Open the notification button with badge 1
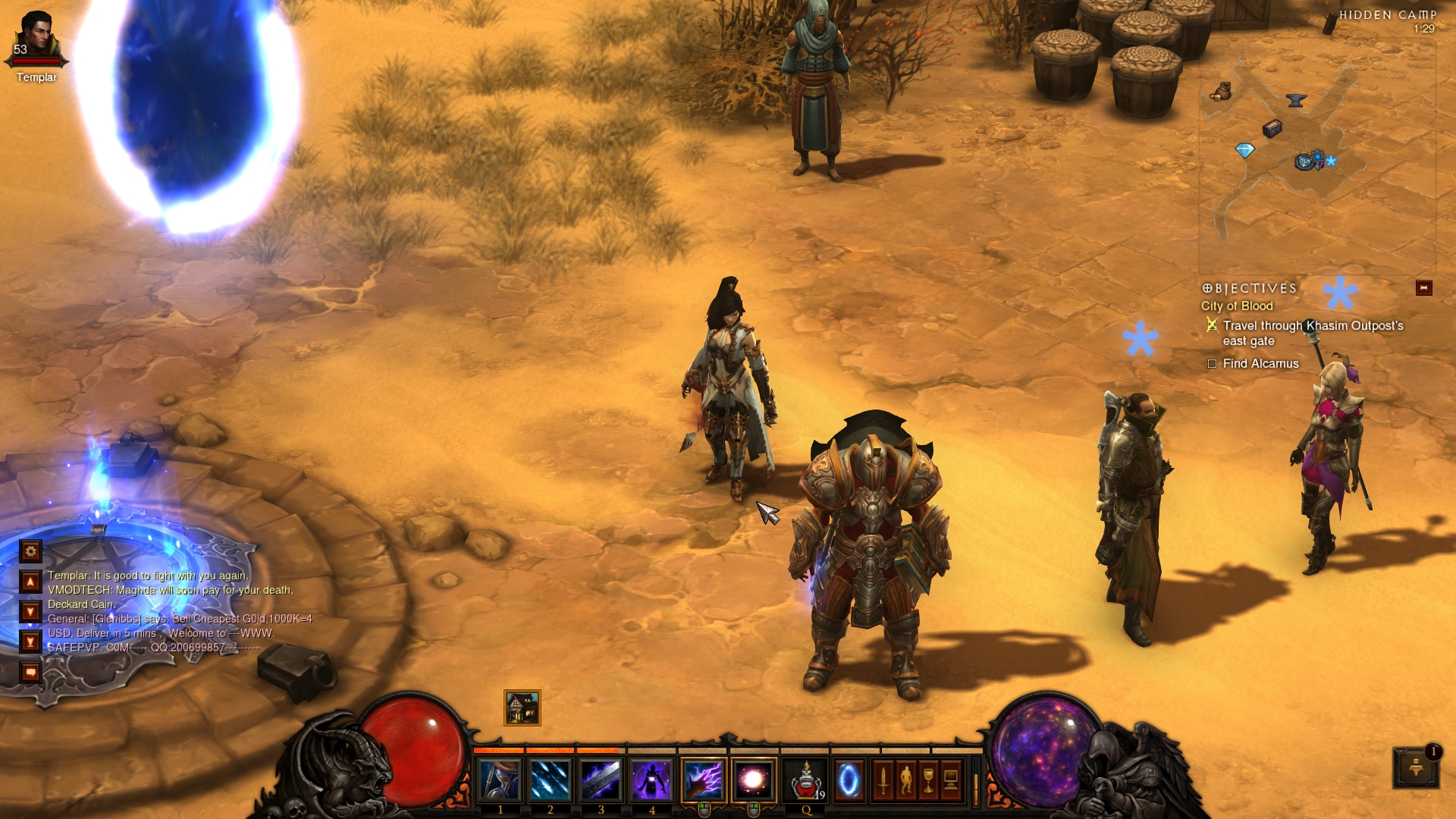 (x=1415, y=768)
